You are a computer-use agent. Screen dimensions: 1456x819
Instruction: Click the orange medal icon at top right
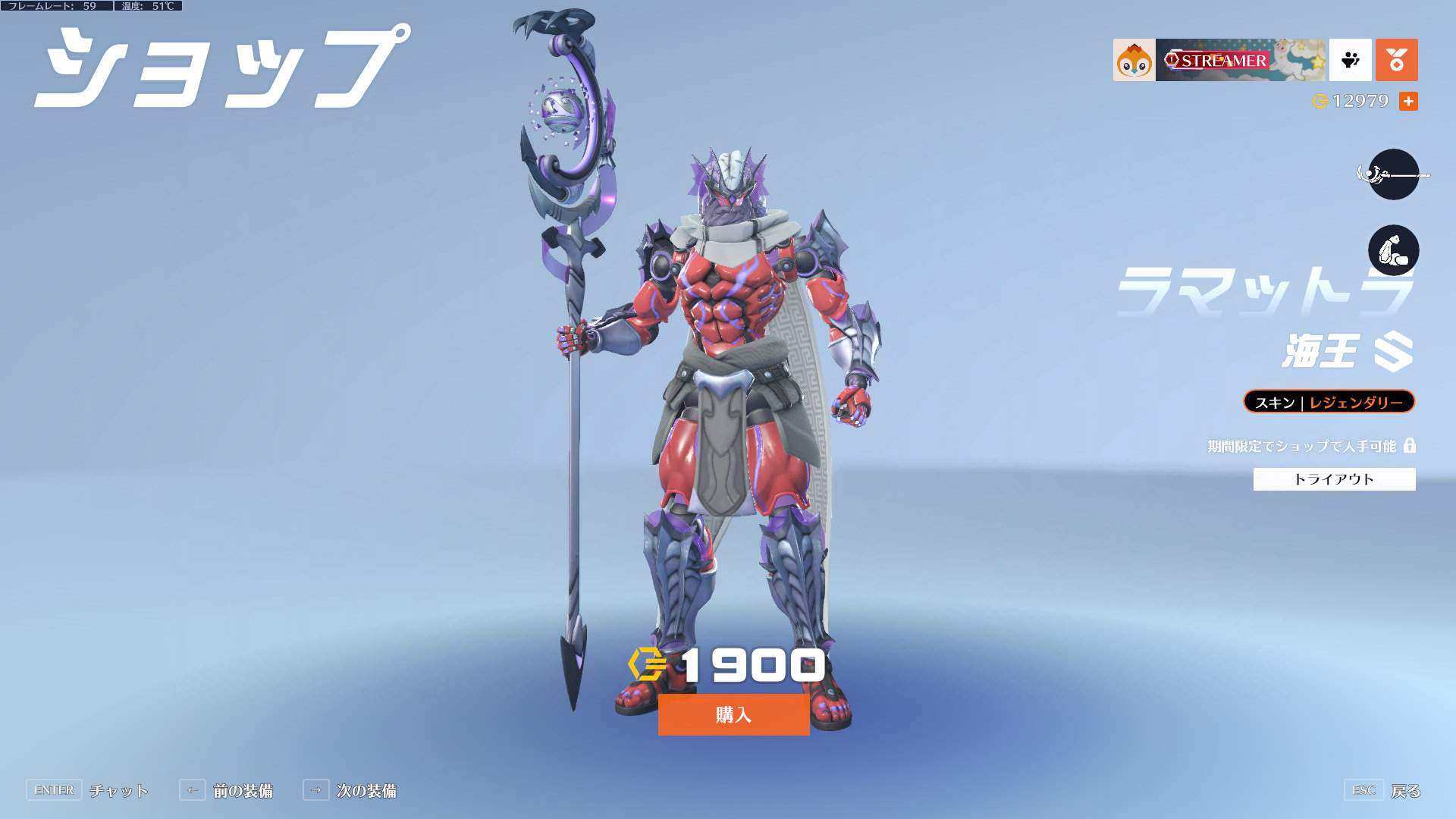click(1396, 60)
